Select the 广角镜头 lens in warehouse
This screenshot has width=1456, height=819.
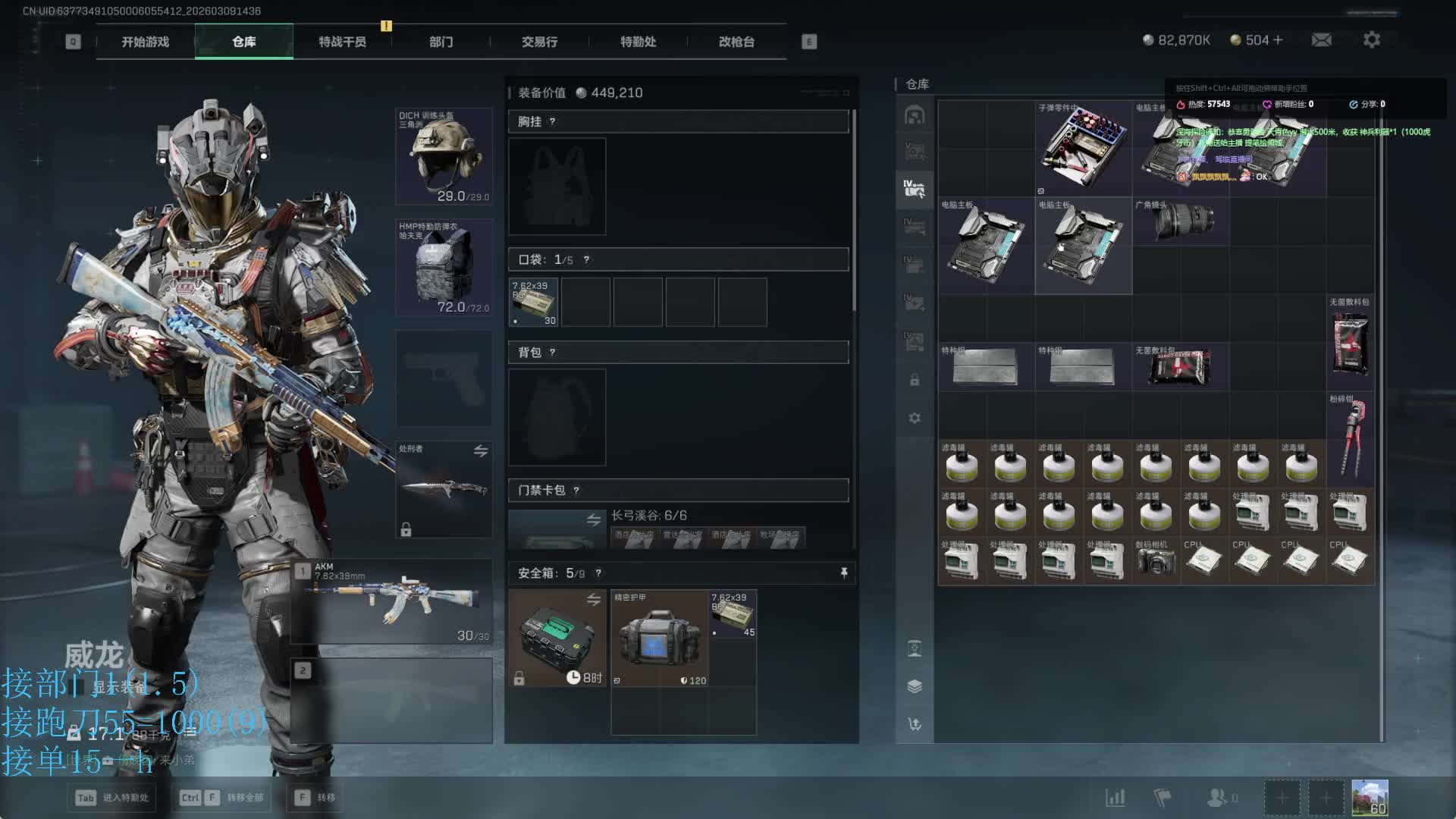[x=1181, y=221]
